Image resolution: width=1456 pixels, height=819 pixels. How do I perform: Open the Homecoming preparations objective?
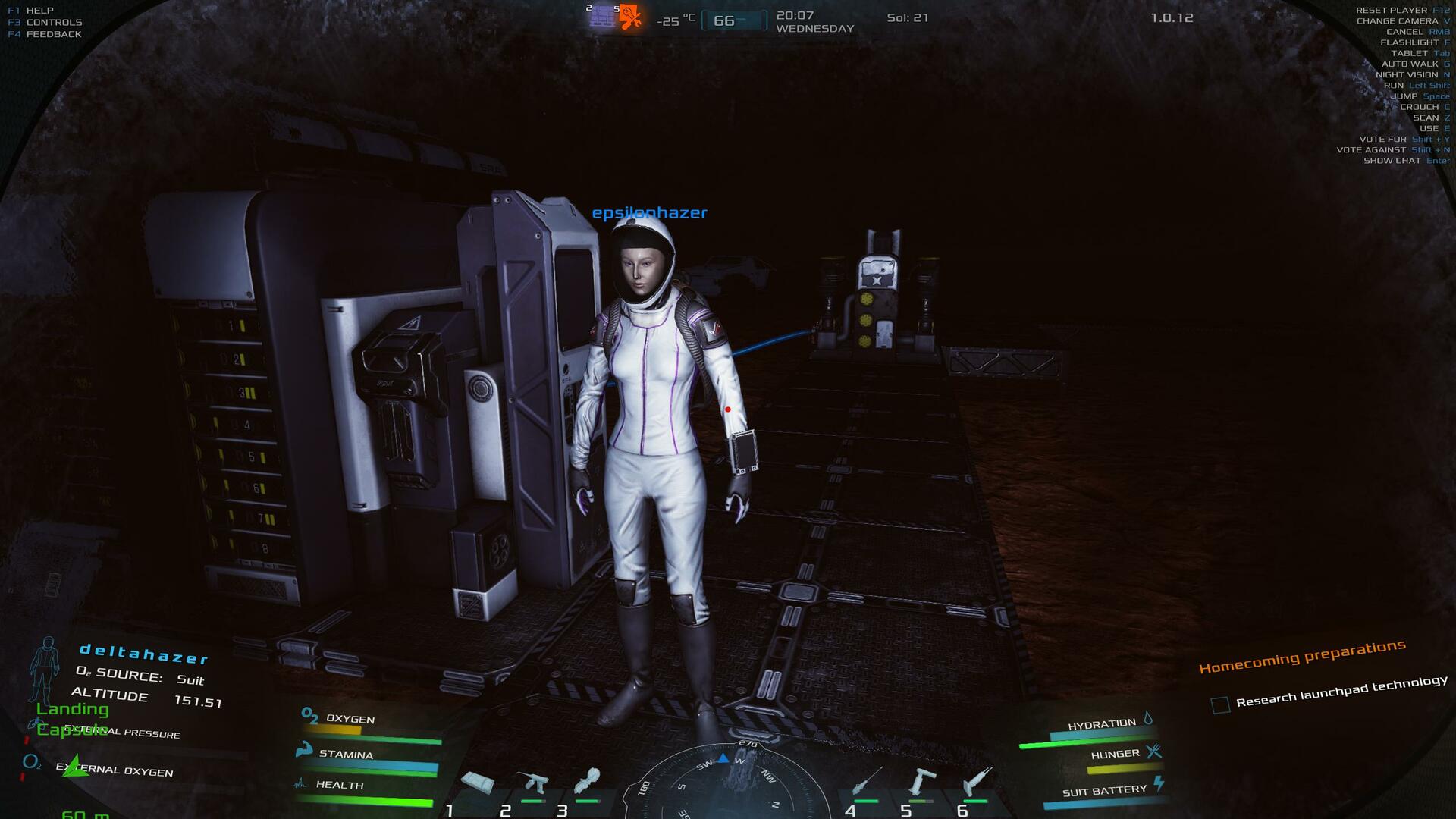tap(1302, 657)
